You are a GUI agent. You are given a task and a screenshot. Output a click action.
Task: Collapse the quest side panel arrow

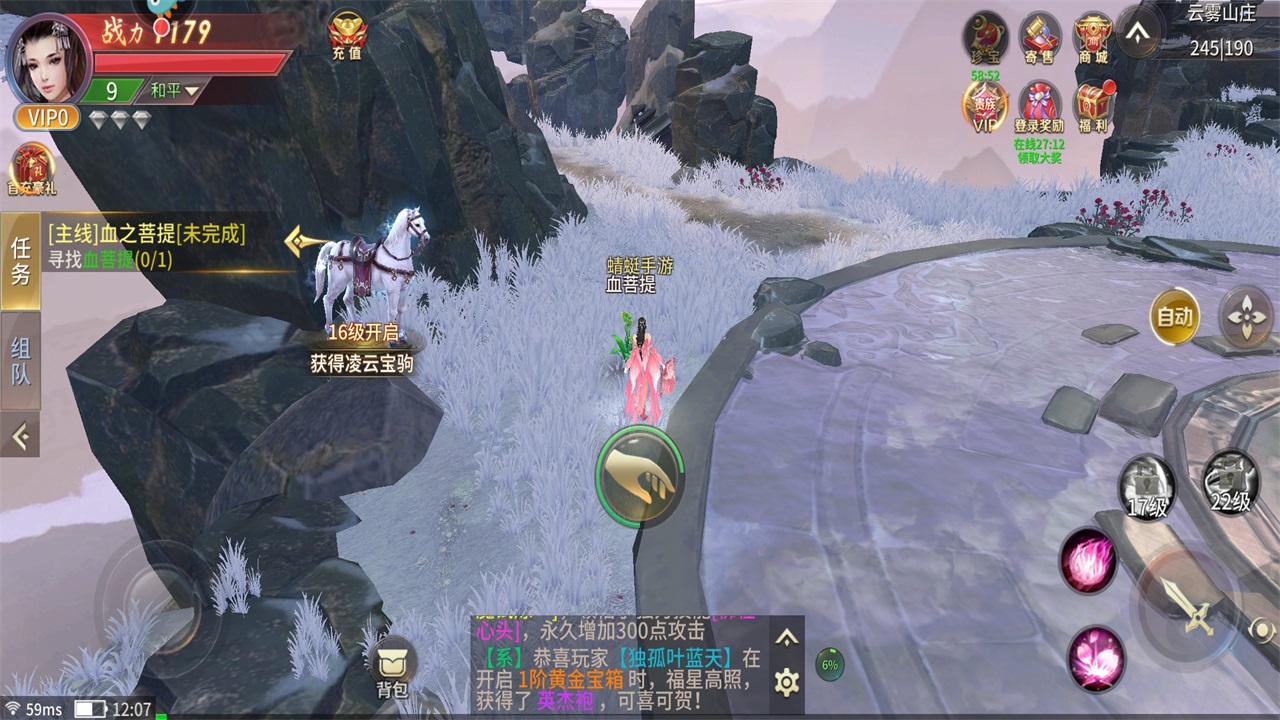tap(20, 435)
